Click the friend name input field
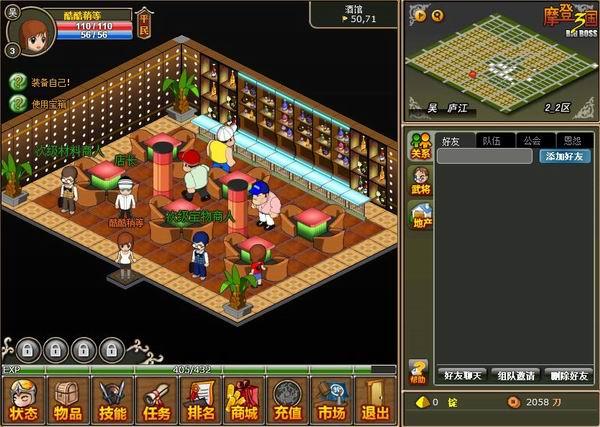The image size is (600, 427). (485, 156)
